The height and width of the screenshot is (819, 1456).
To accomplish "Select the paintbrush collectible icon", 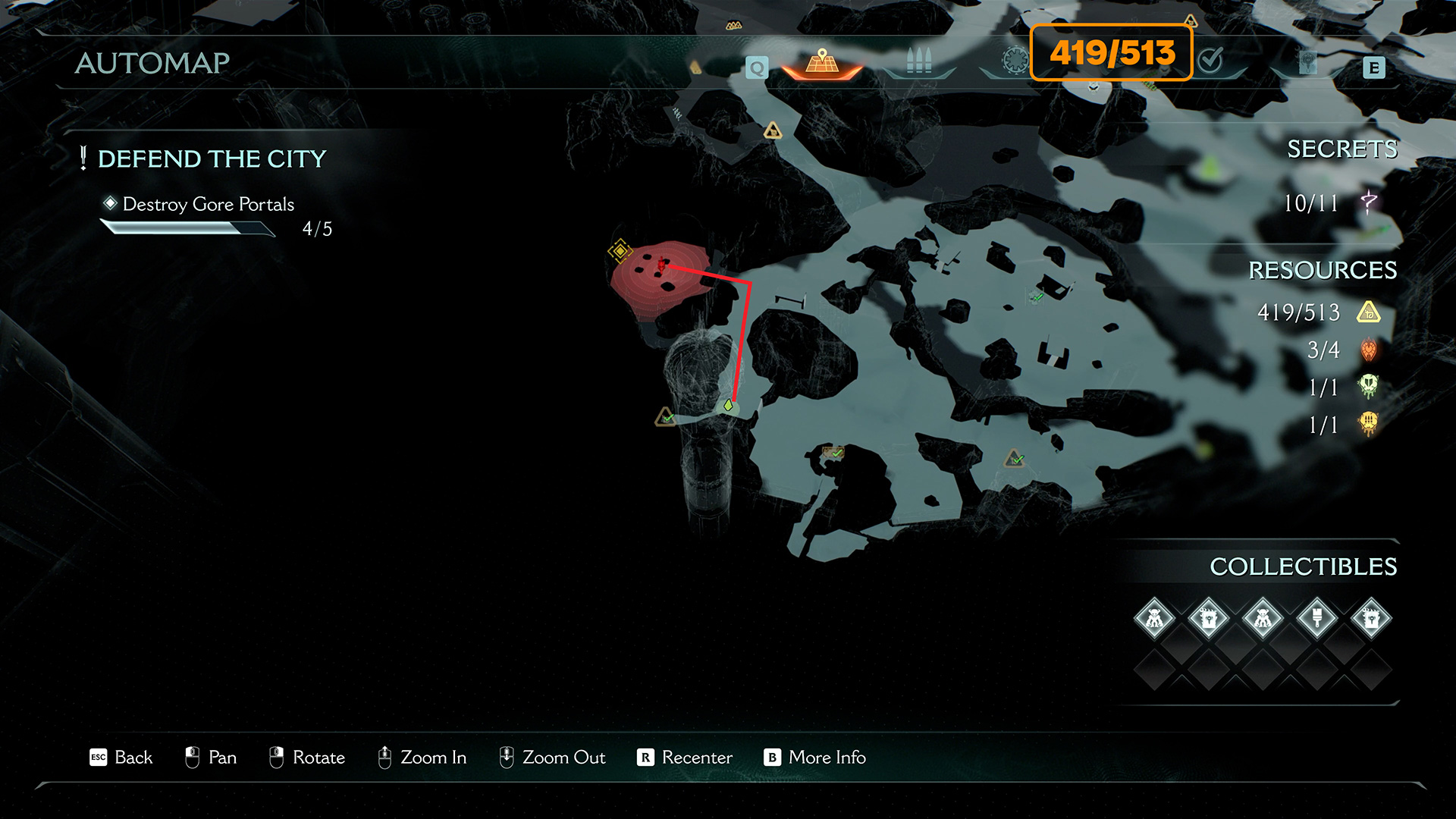I will point(1317,619).
